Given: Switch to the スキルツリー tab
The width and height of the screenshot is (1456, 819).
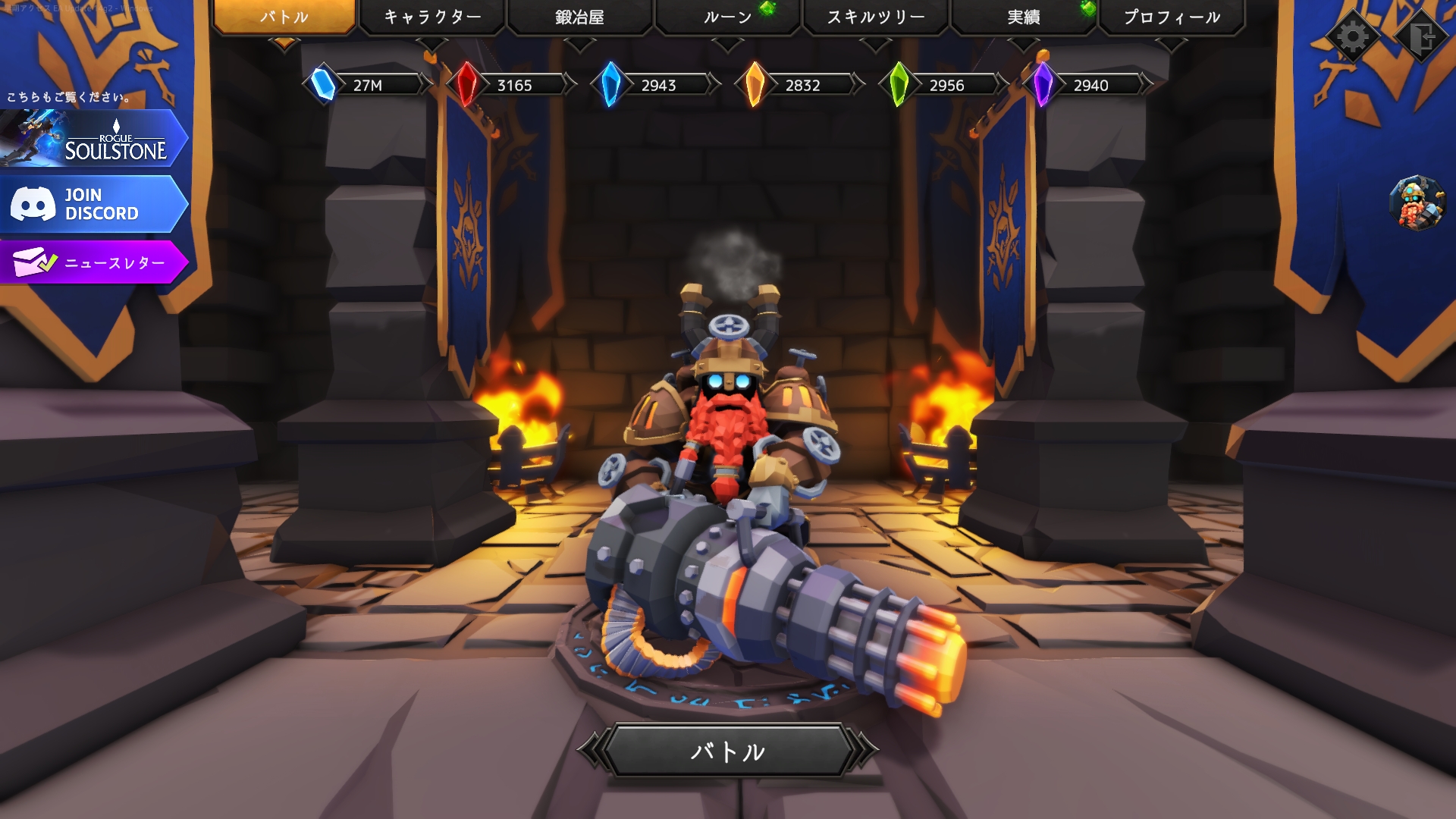Looking at the screenshot, I should 874,14.
